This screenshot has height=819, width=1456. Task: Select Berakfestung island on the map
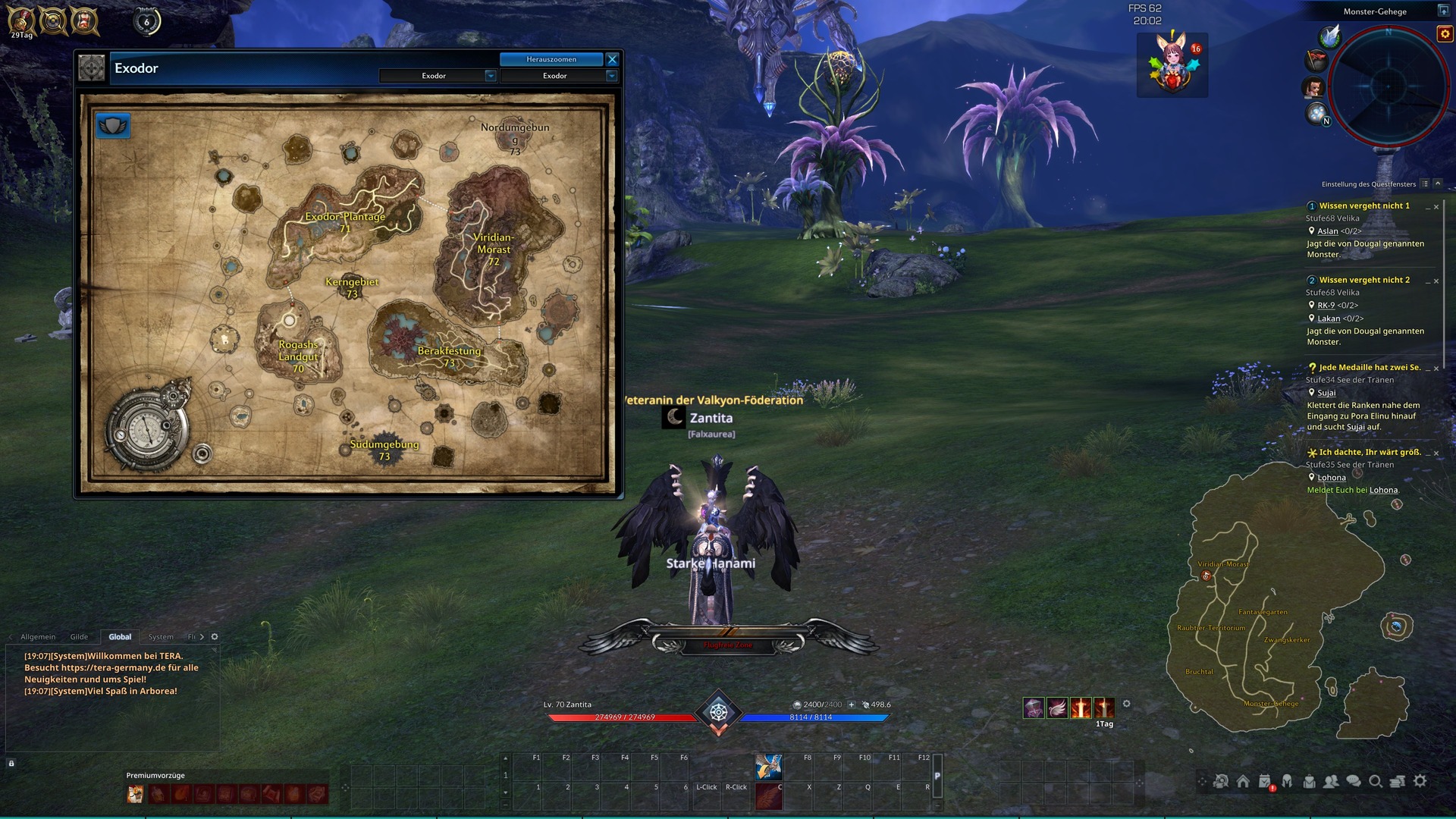pos(449,352)
